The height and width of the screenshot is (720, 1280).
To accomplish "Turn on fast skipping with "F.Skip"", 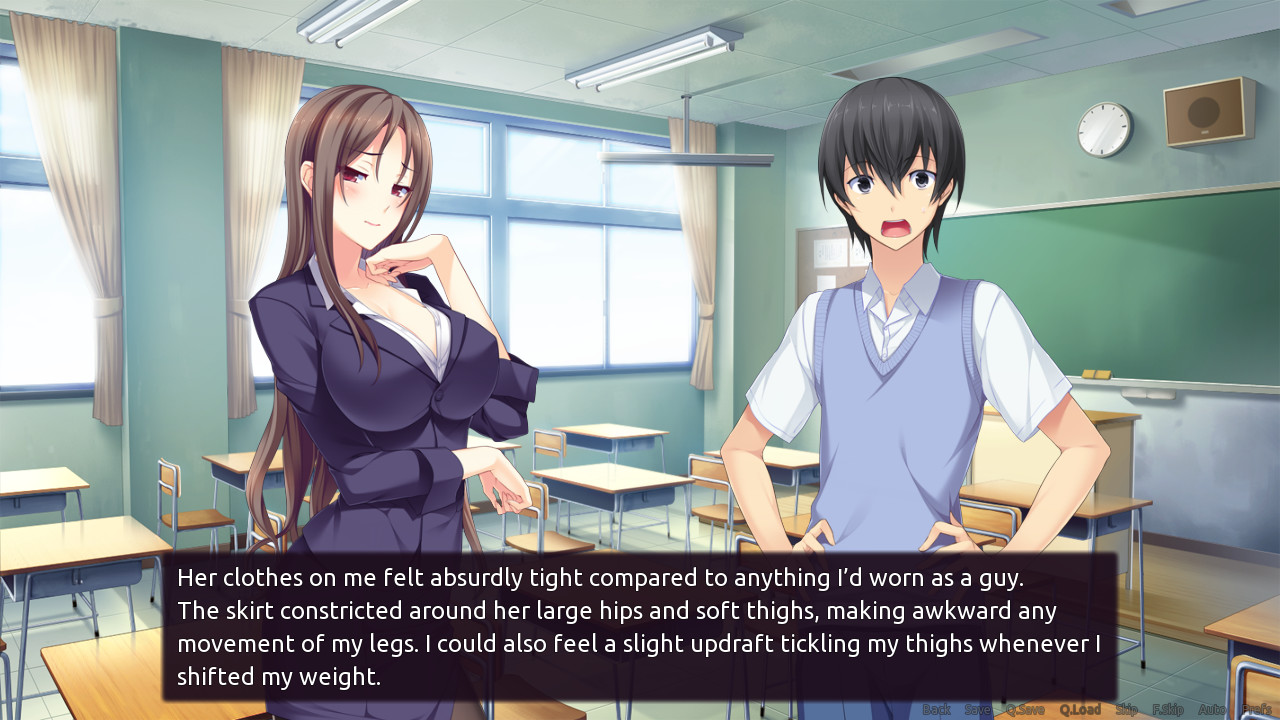I will pos(1167,708).
